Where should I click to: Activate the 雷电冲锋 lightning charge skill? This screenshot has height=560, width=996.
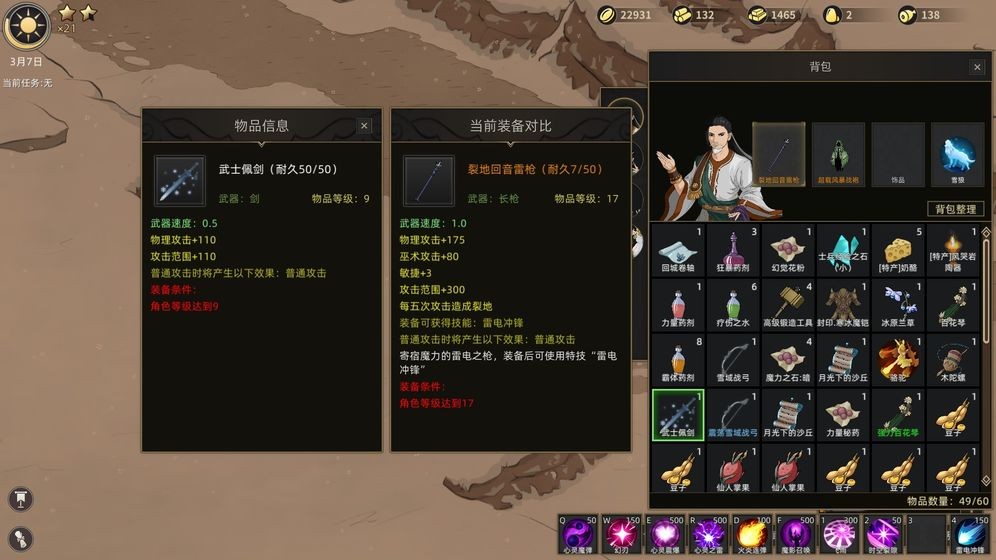pos(971,535)
